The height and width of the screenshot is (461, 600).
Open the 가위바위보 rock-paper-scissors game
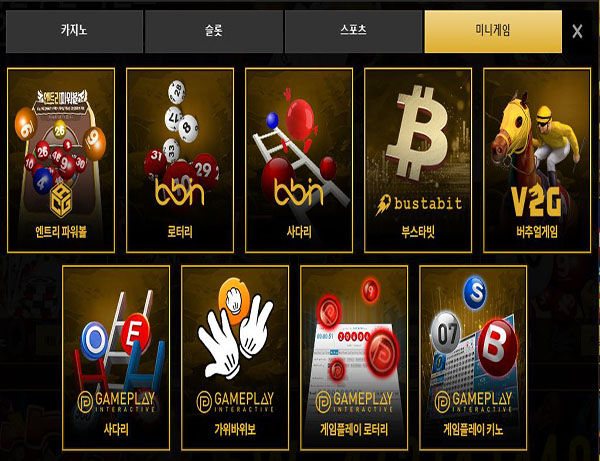tap(235, 356)
